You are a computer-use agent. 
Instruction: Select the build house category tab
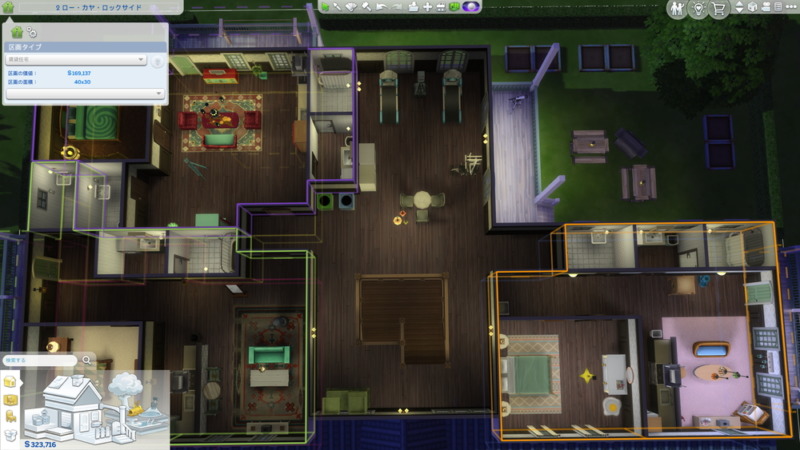click(x=11, y=382)
